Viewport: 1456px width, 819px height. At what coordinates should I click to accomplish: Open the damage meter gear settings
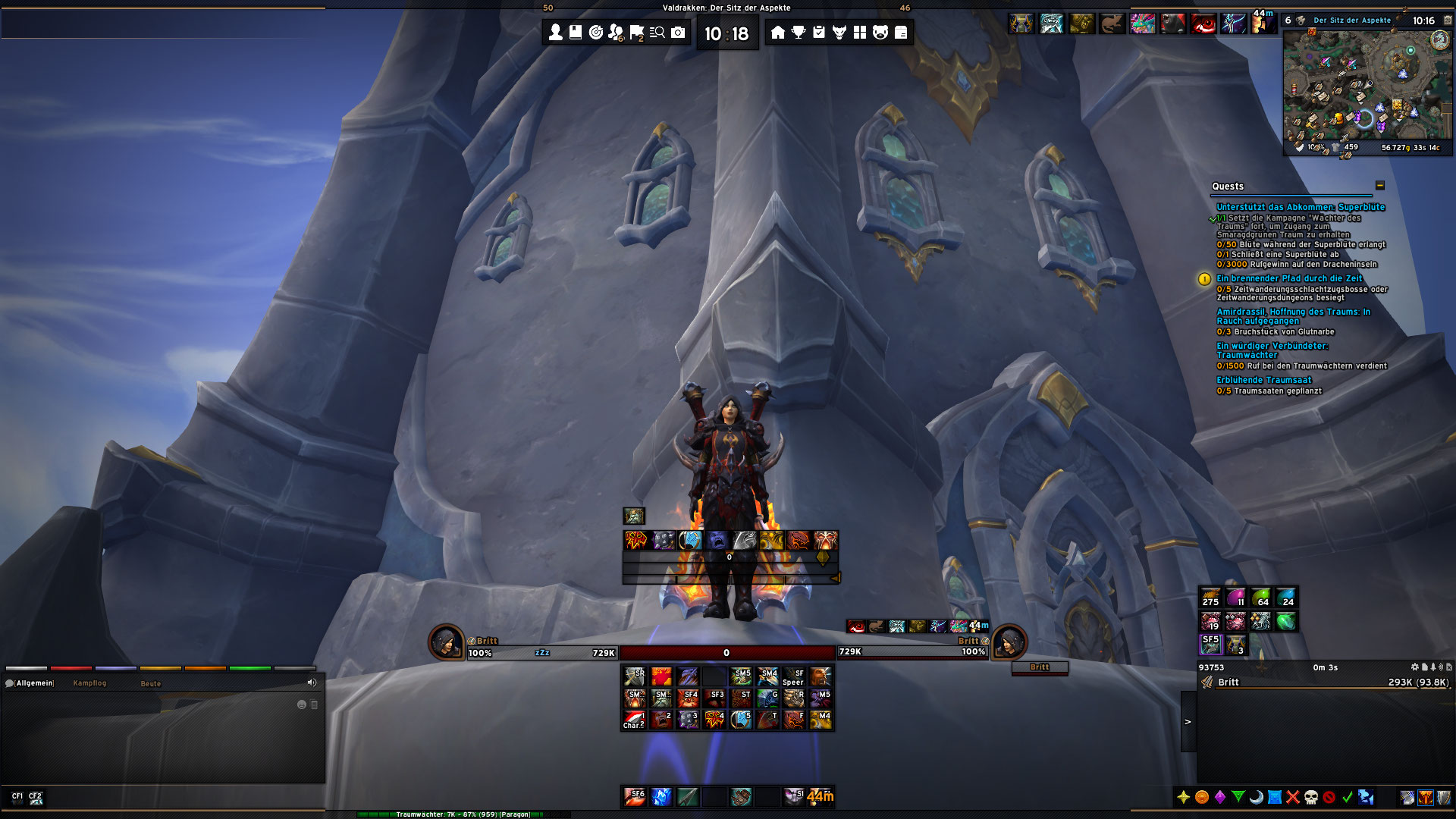(1414, 667)
